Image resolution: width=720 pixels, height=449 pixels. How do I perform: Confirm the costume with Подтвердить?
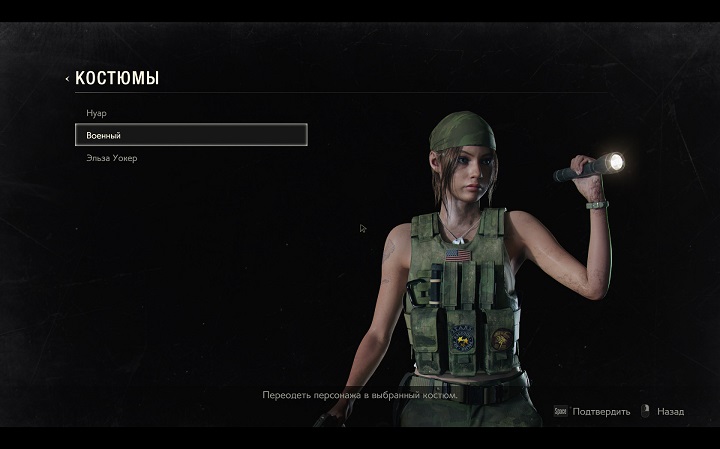(x=596, y=411)
